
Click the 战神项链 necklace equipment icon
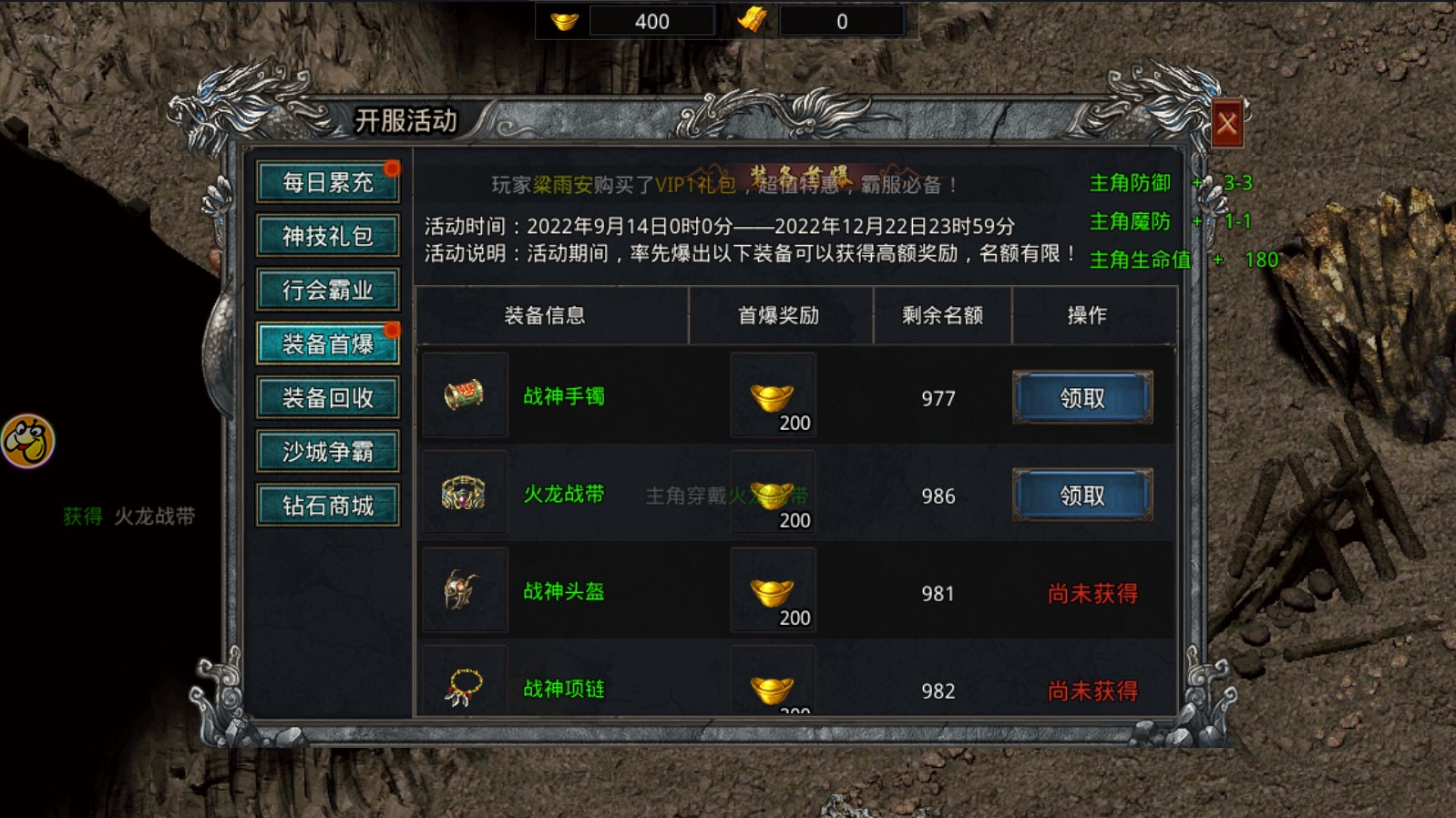click(466, 689)
